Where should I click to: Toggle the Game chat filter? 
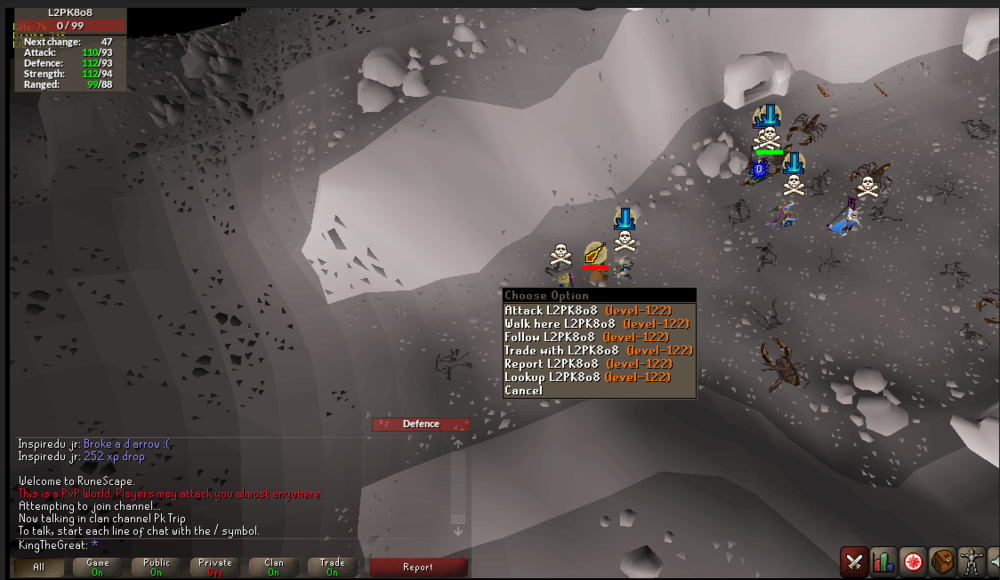(x=98, y=567)
